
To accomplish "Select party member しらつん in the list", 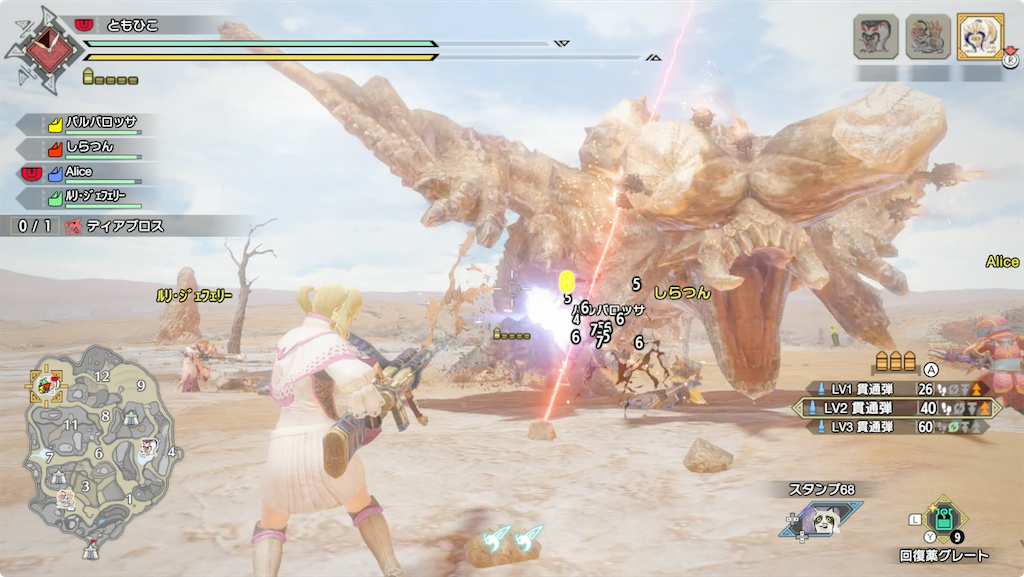I will [x=95, y=148].
